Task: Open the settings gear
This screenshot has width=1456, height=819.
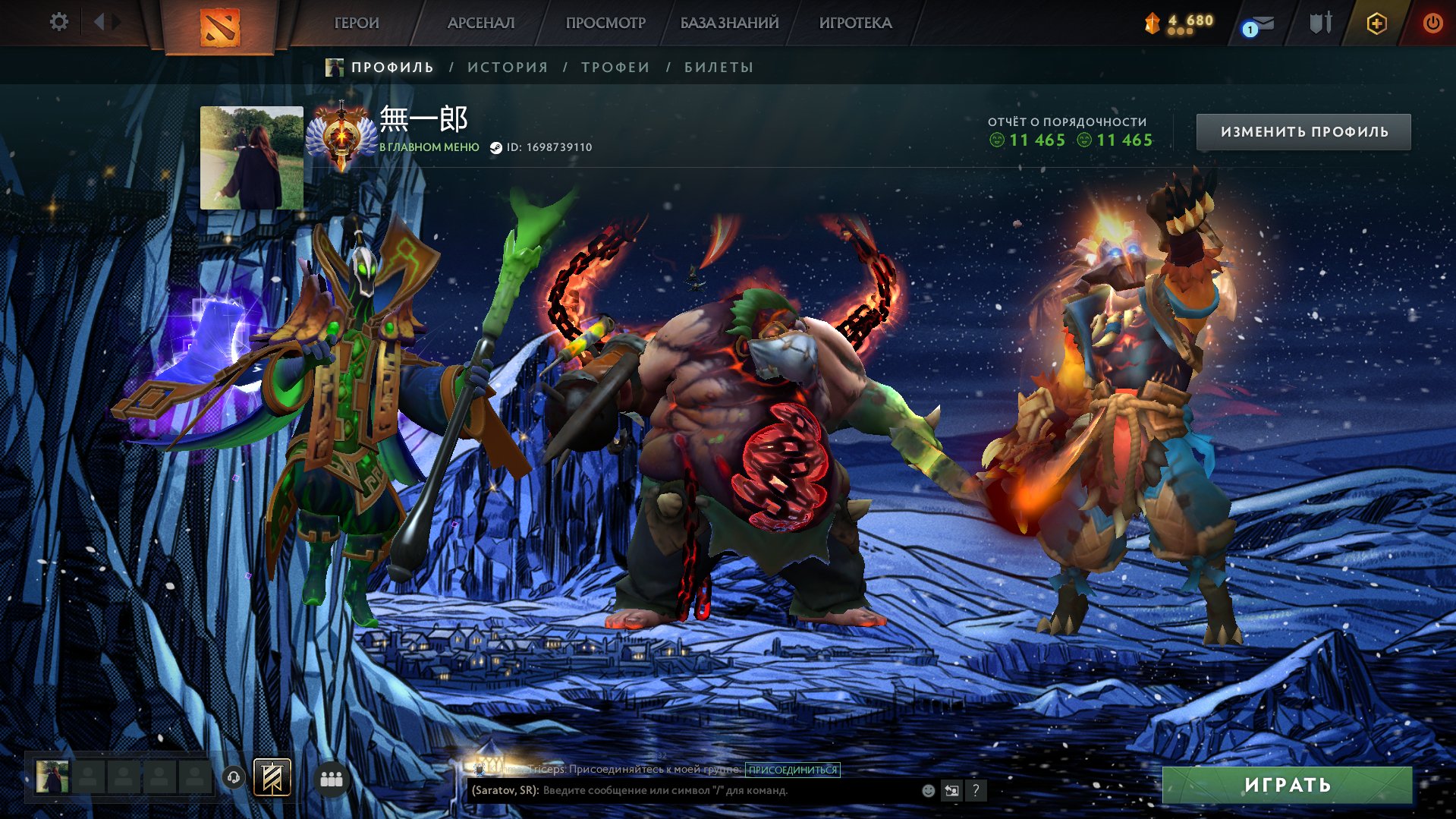Action: tap(58, 22)
